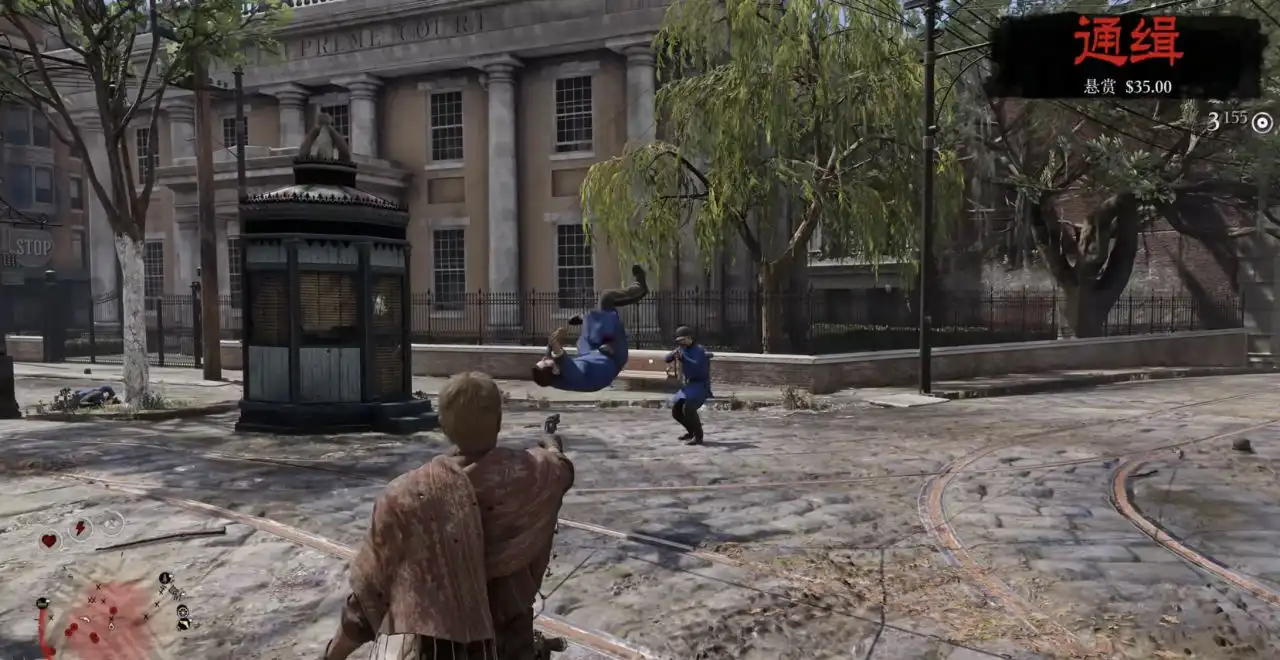Click the faded Dead Eye core icon
The height and width of the screenshot is (660, 1280).
pos(111,522)
